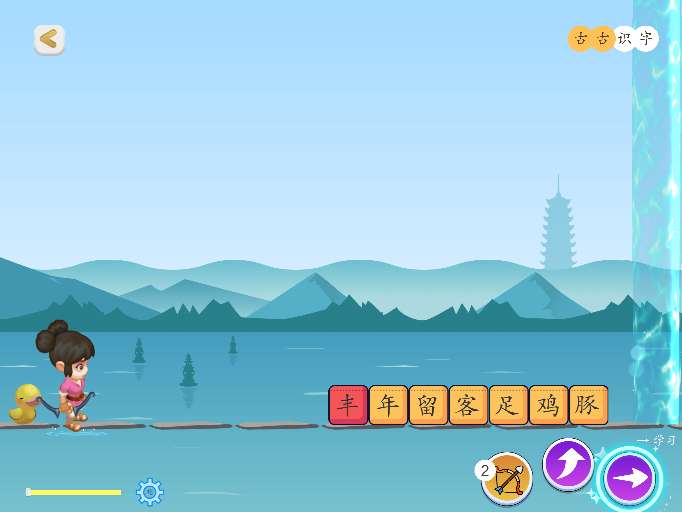Activate the glowing right-arrow move button

[630, 478]
